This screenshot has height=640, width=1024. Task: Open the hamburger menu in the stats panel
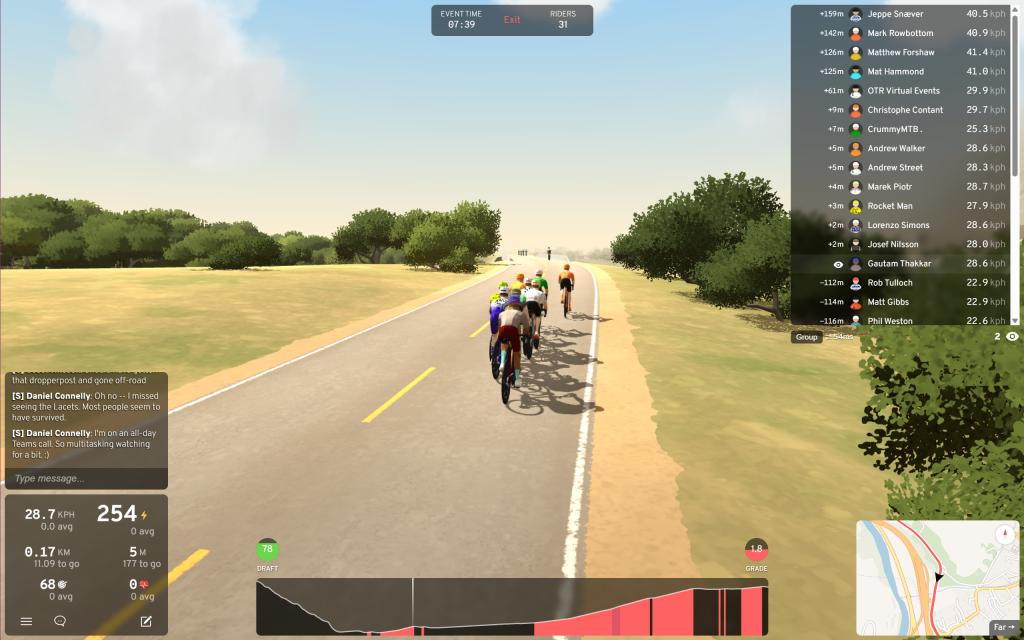(27, 621)
